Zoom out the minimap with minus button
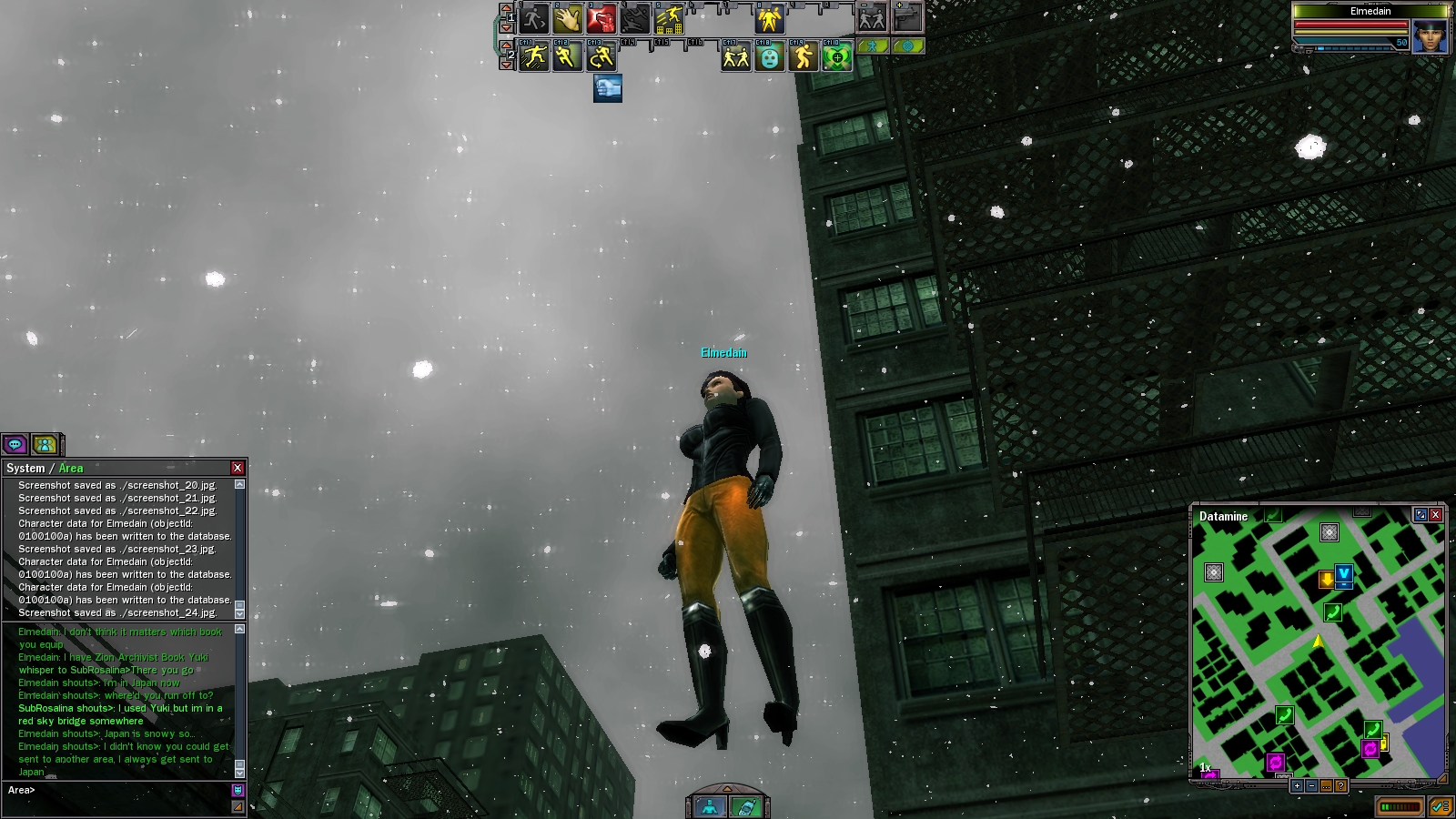This screenshot has width=1456, height=819. coord(1311,786)
